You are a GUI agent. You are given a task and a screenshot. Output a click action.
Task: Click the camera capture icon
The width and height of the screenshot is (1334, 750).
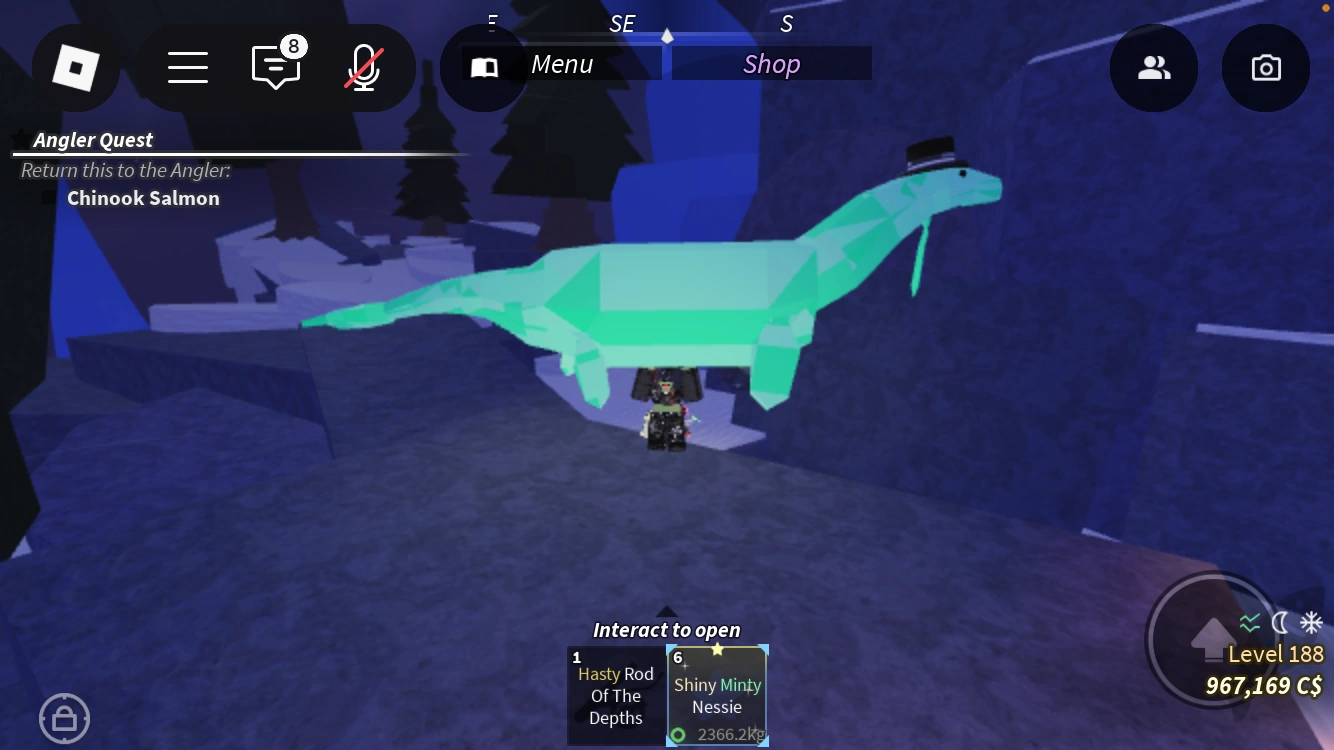pos(1266,67)
